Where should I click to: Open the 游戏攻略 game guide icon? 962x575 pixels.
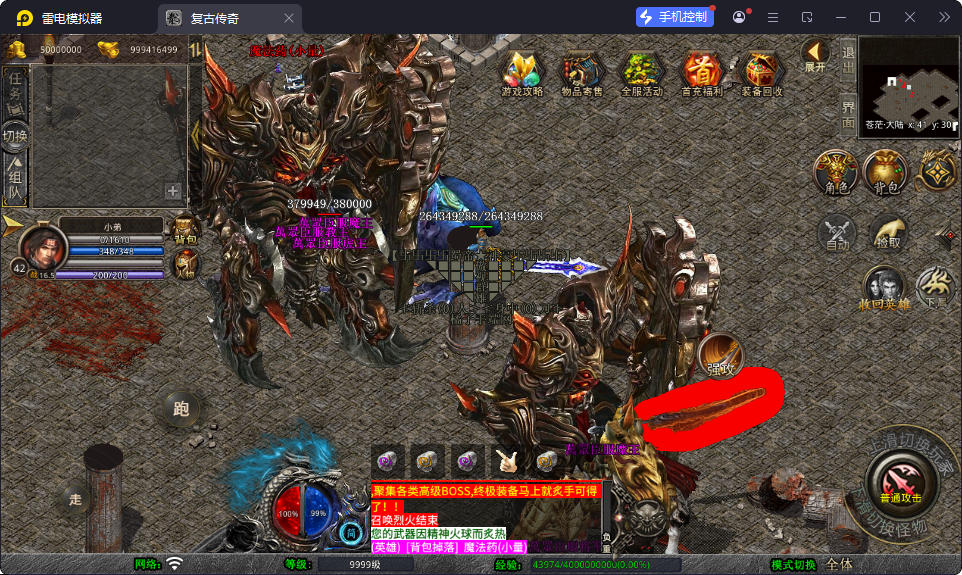point(522,72)
